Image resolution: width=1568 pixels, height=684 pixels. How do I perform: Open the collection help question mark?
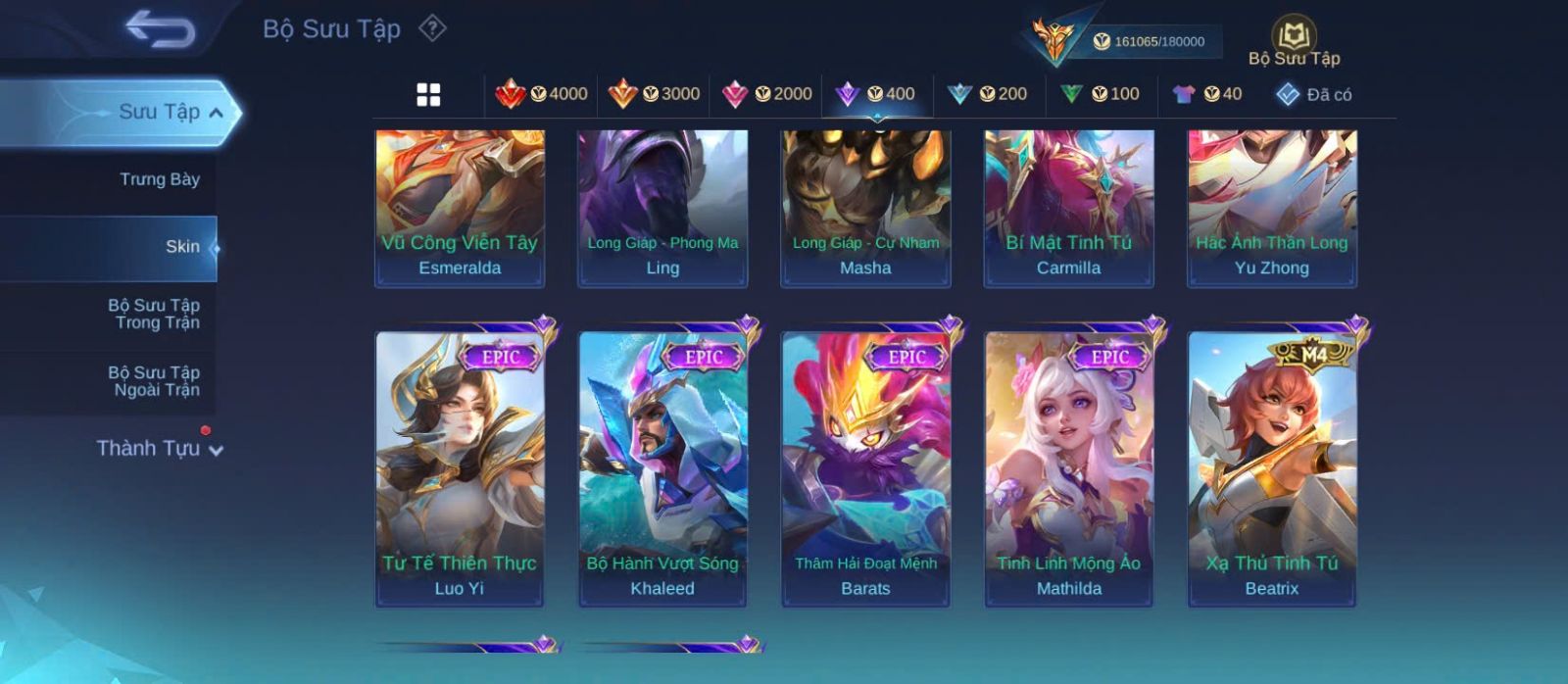[x=432, y=28]
